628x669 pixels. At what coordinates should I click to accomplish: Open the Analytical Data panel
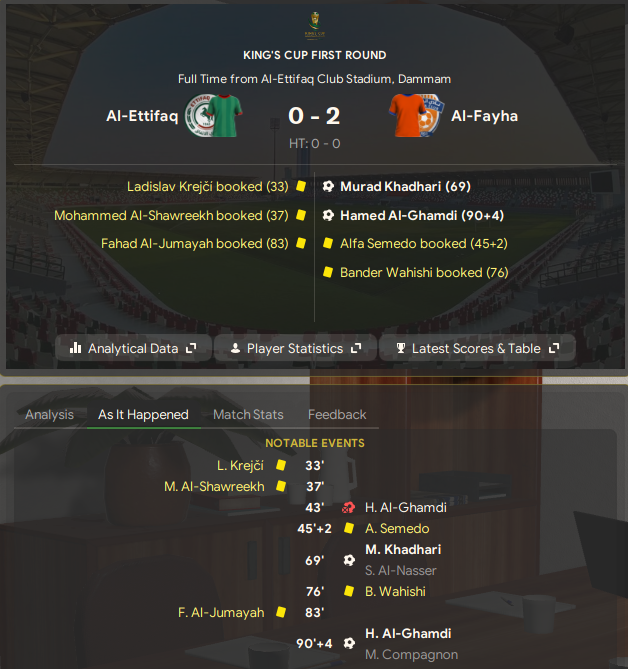133,348
